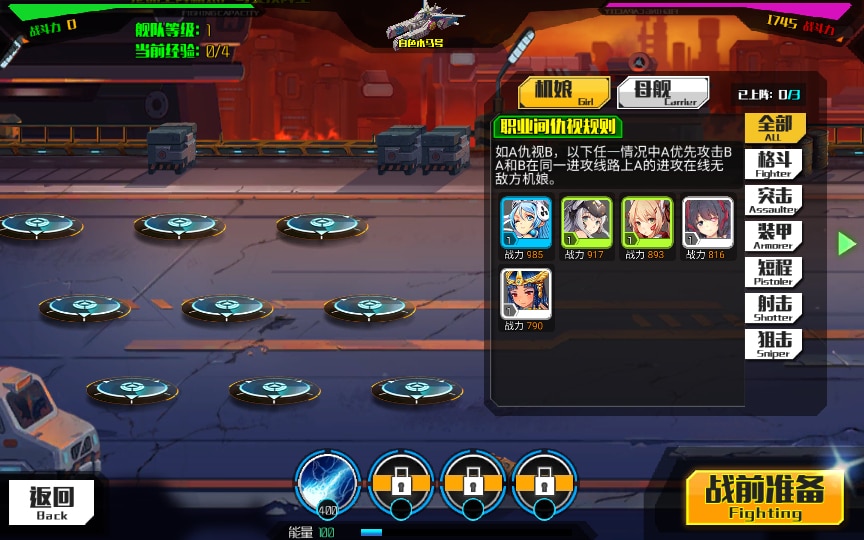Activate the lightning orb skill
This screenshot has height=540, width=864.
[328, 482]
